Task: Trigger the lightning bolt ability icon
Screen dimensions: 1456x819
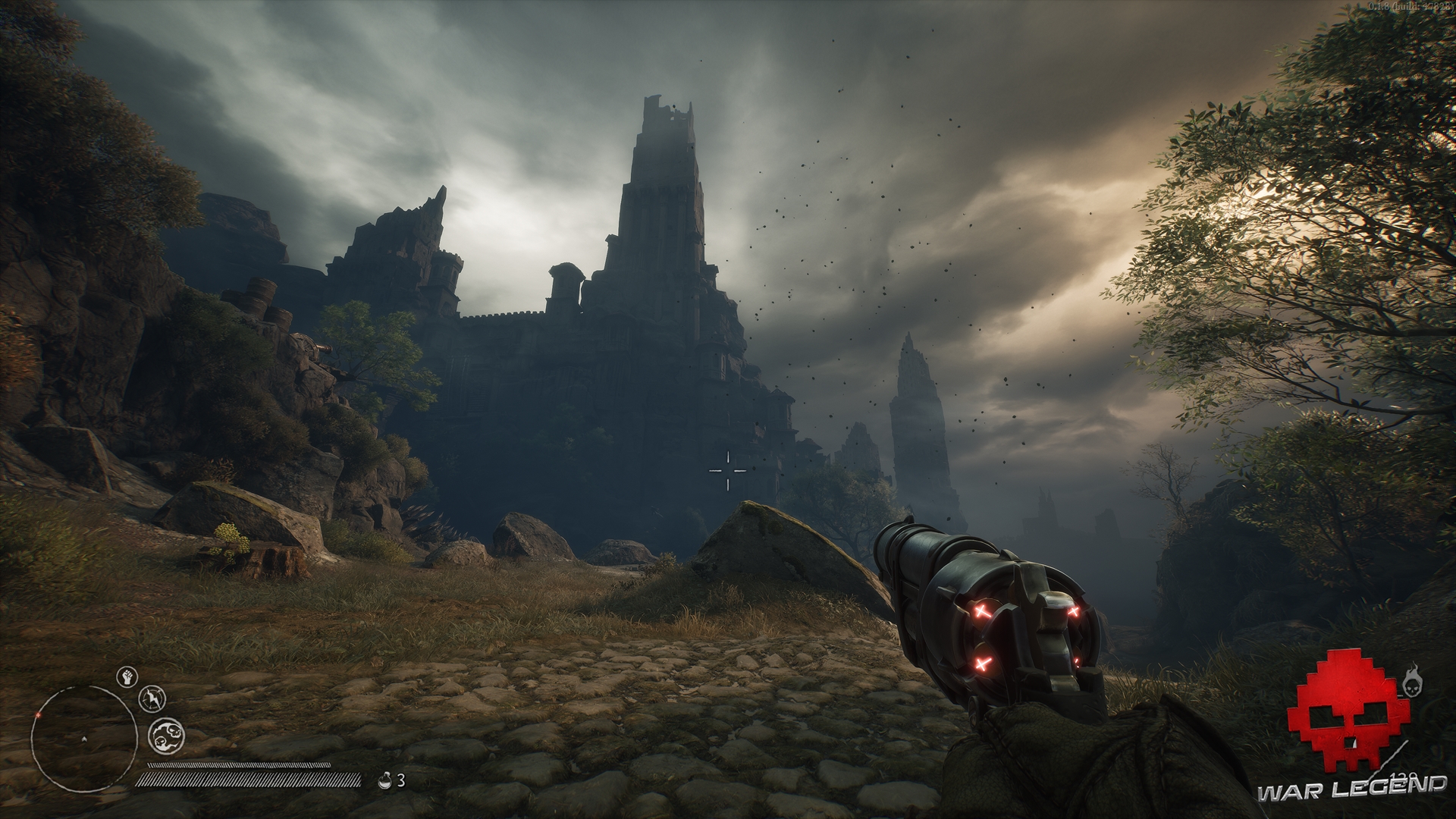Action: pos(153,699)
